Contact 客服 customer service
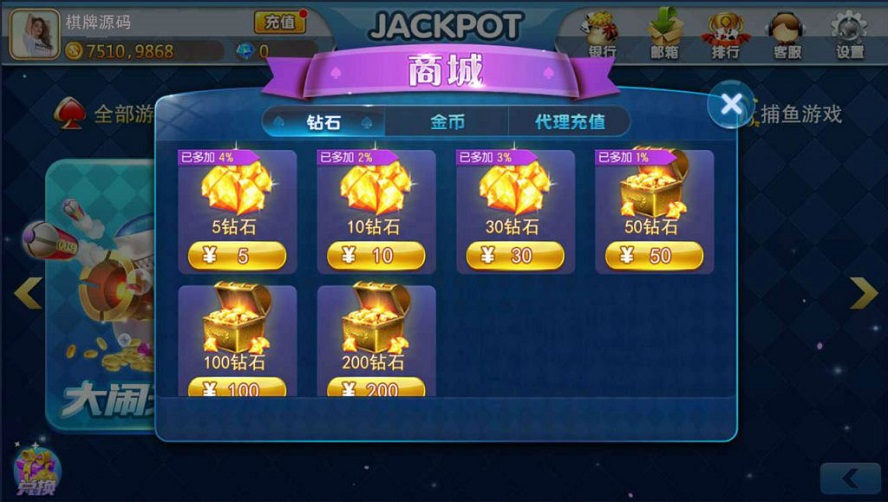 tap(787, 32)
